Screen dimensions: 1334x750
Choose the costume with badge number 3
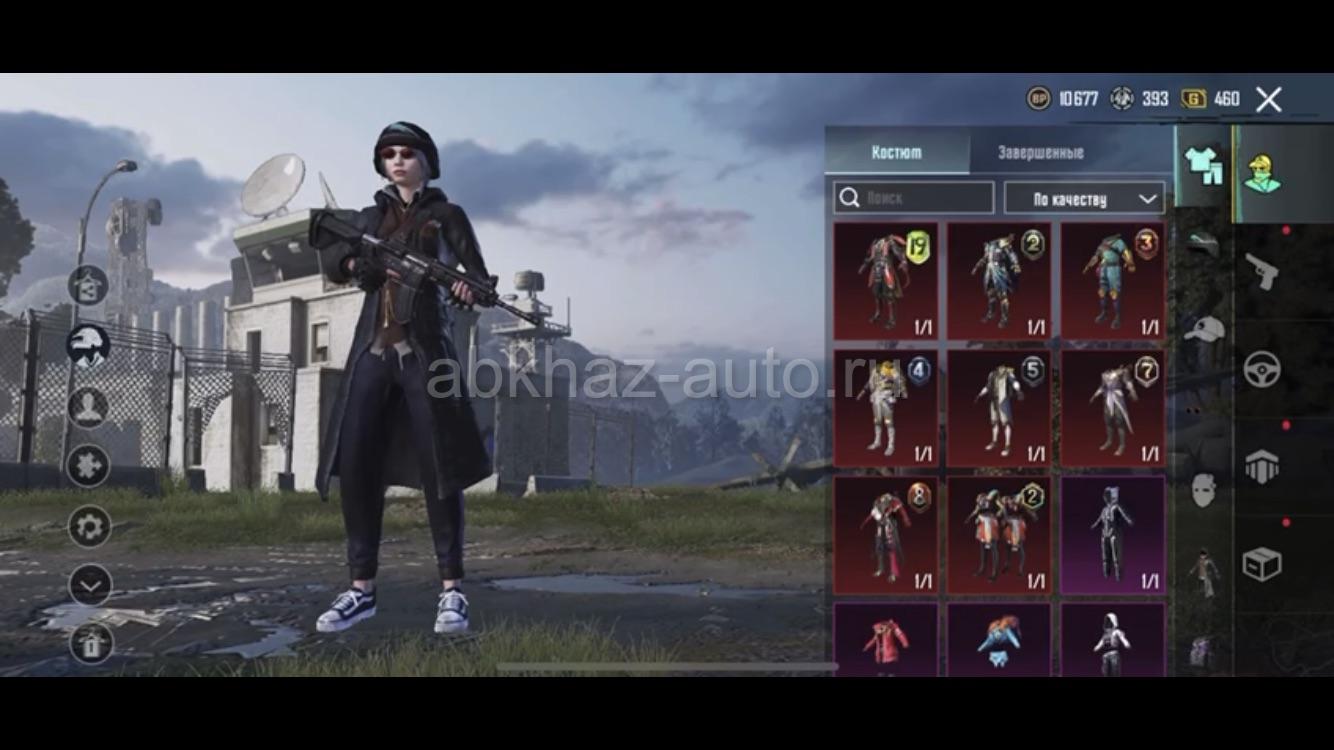coord(1113,281)
